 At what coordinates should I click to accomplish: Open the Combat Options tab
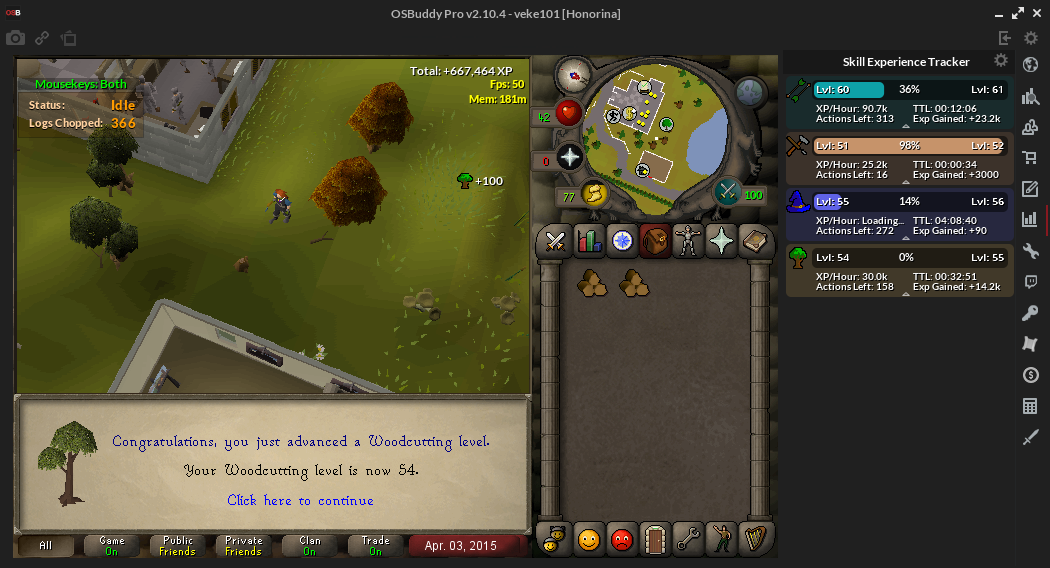[555, 241]
